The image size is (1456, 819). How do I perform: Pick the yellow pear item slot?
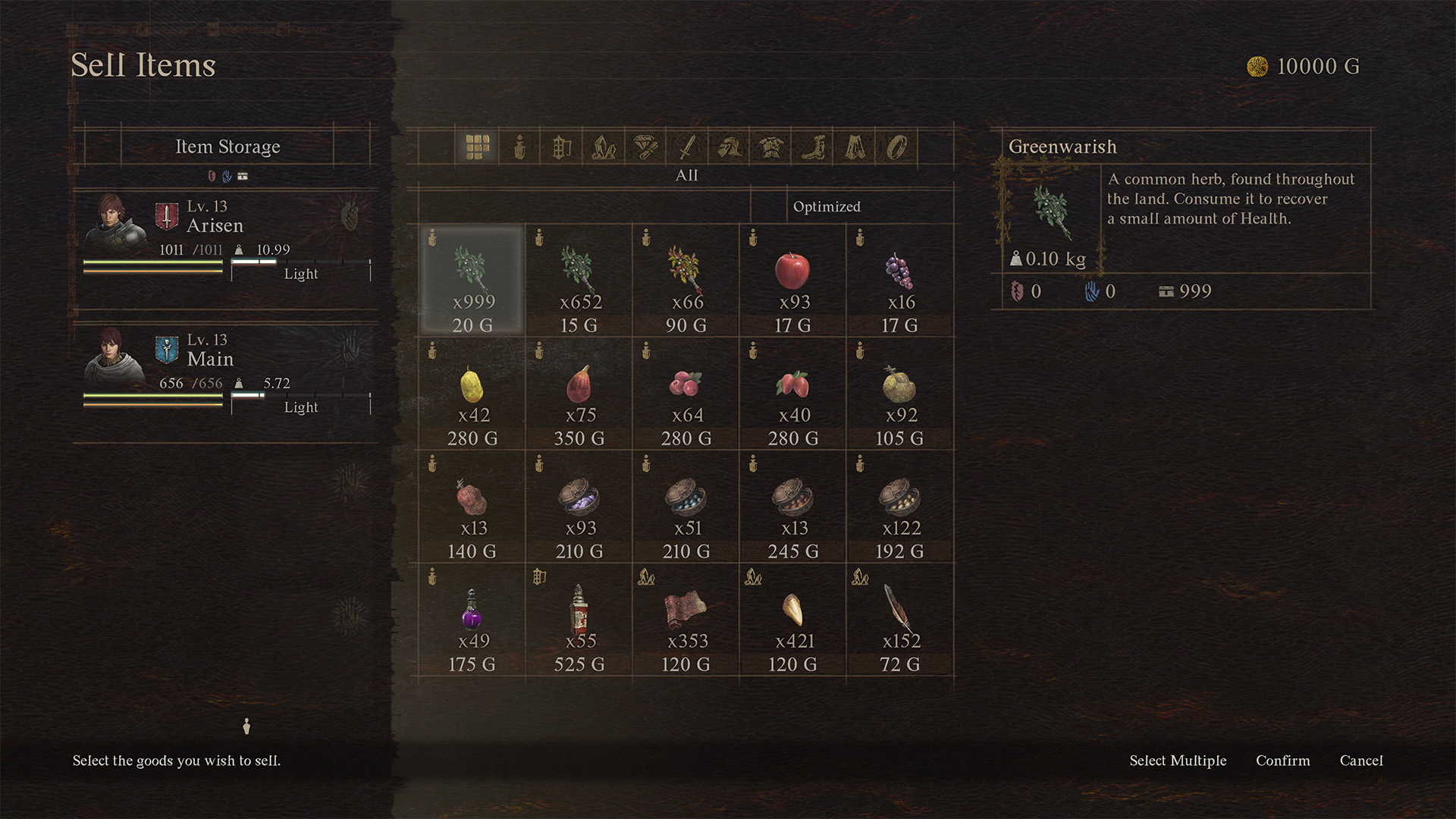472,394
